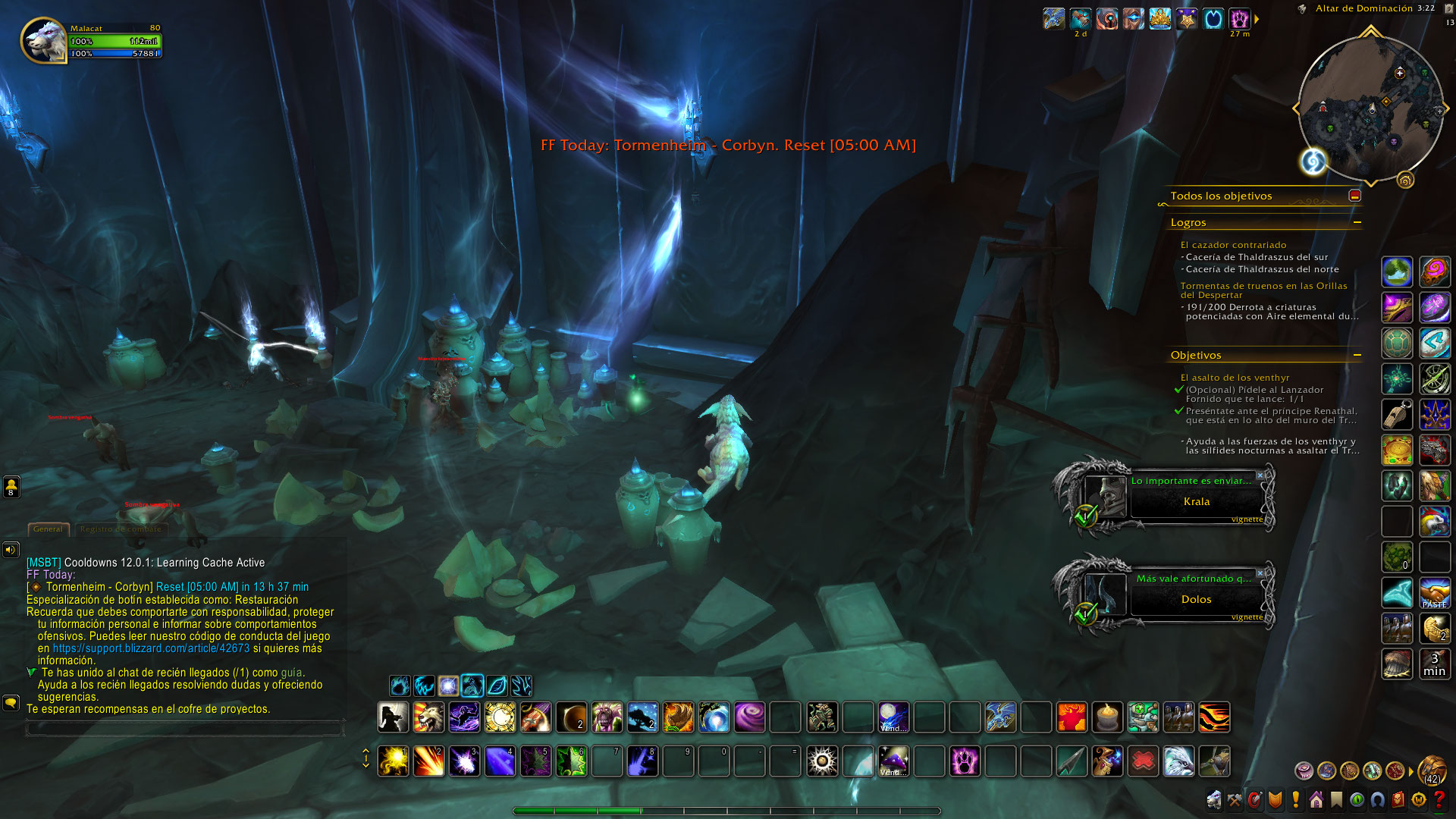This screenshot has width=1456, height=819.
Task: Open the Registro de combate tab
Action: (x=121, y=529)
